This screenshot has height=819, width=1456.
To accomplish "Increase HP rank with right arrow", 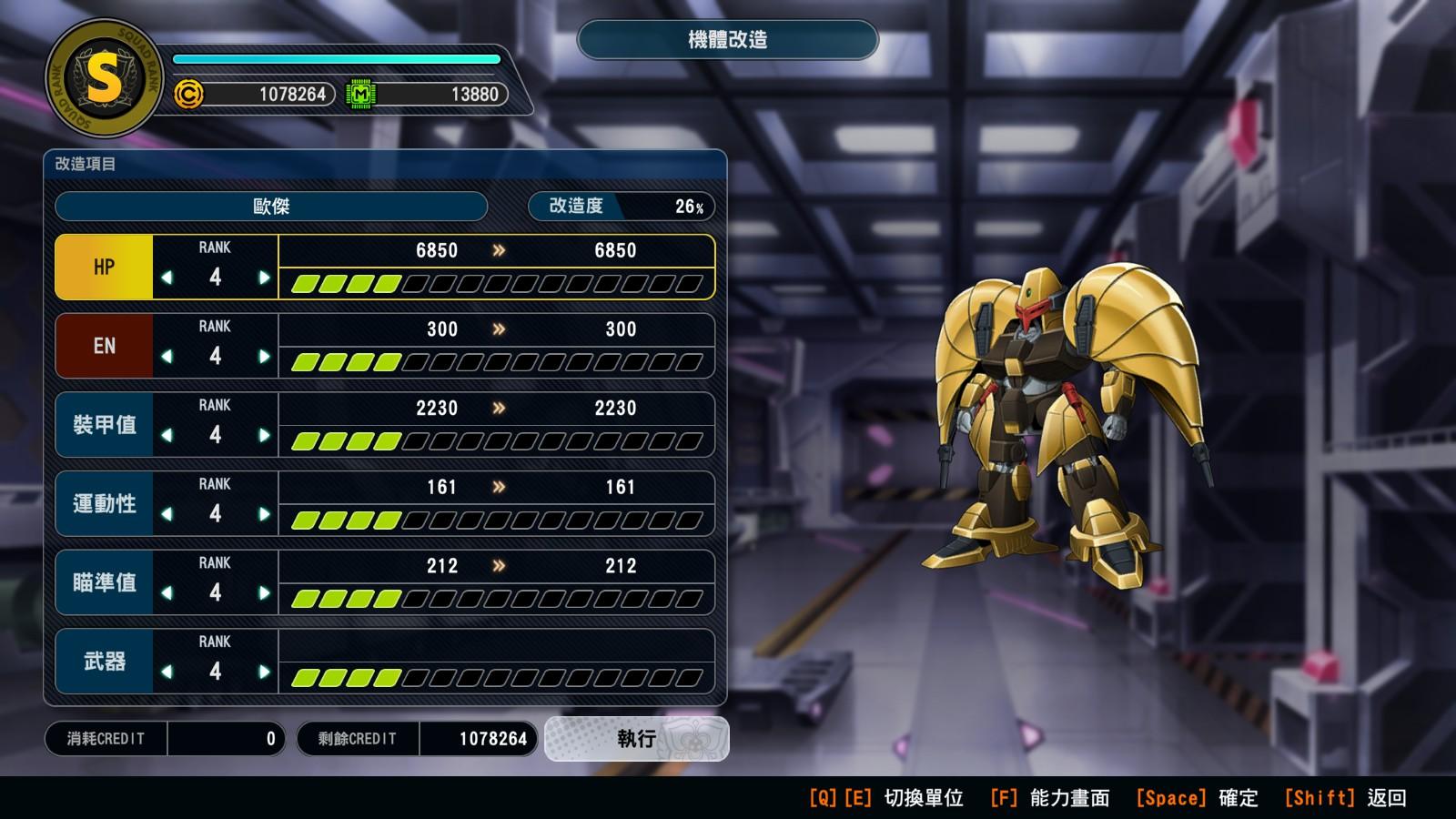I will (264, 278).
